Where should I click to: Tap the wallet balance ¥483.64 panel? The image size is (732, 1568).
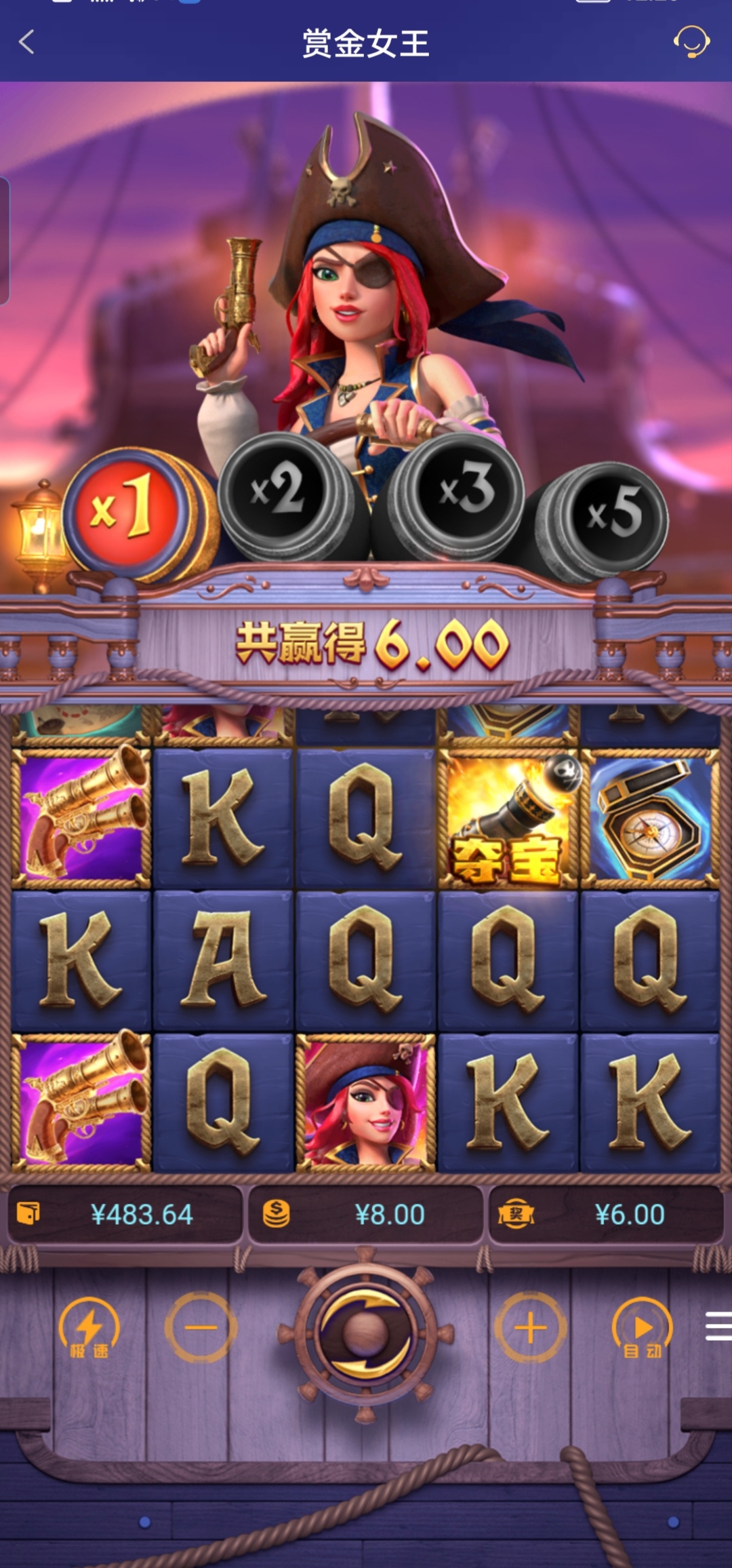tap(125, 1215)
